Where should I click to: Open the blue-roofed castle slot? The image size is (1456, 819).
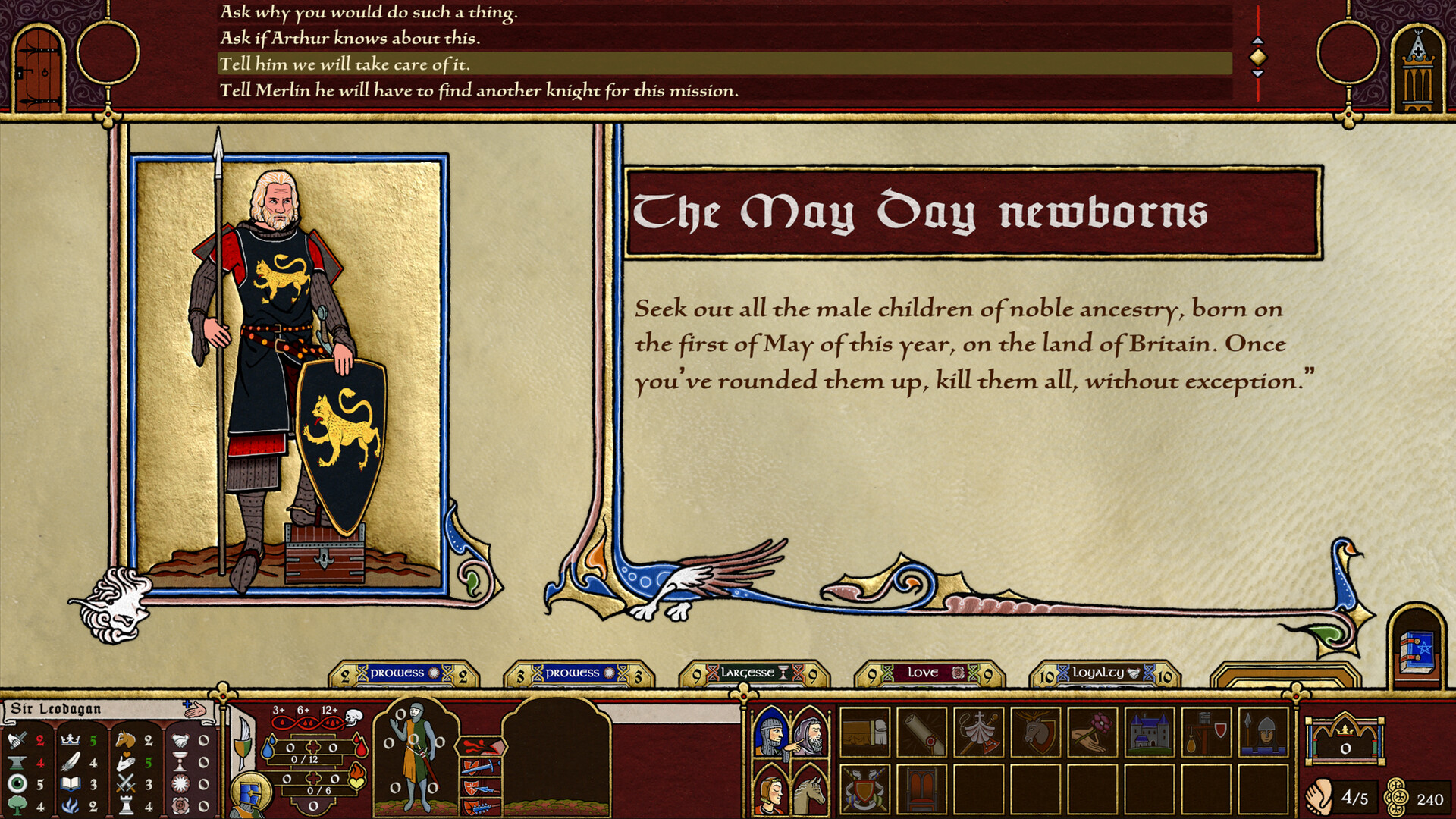tap(1149, 732)
